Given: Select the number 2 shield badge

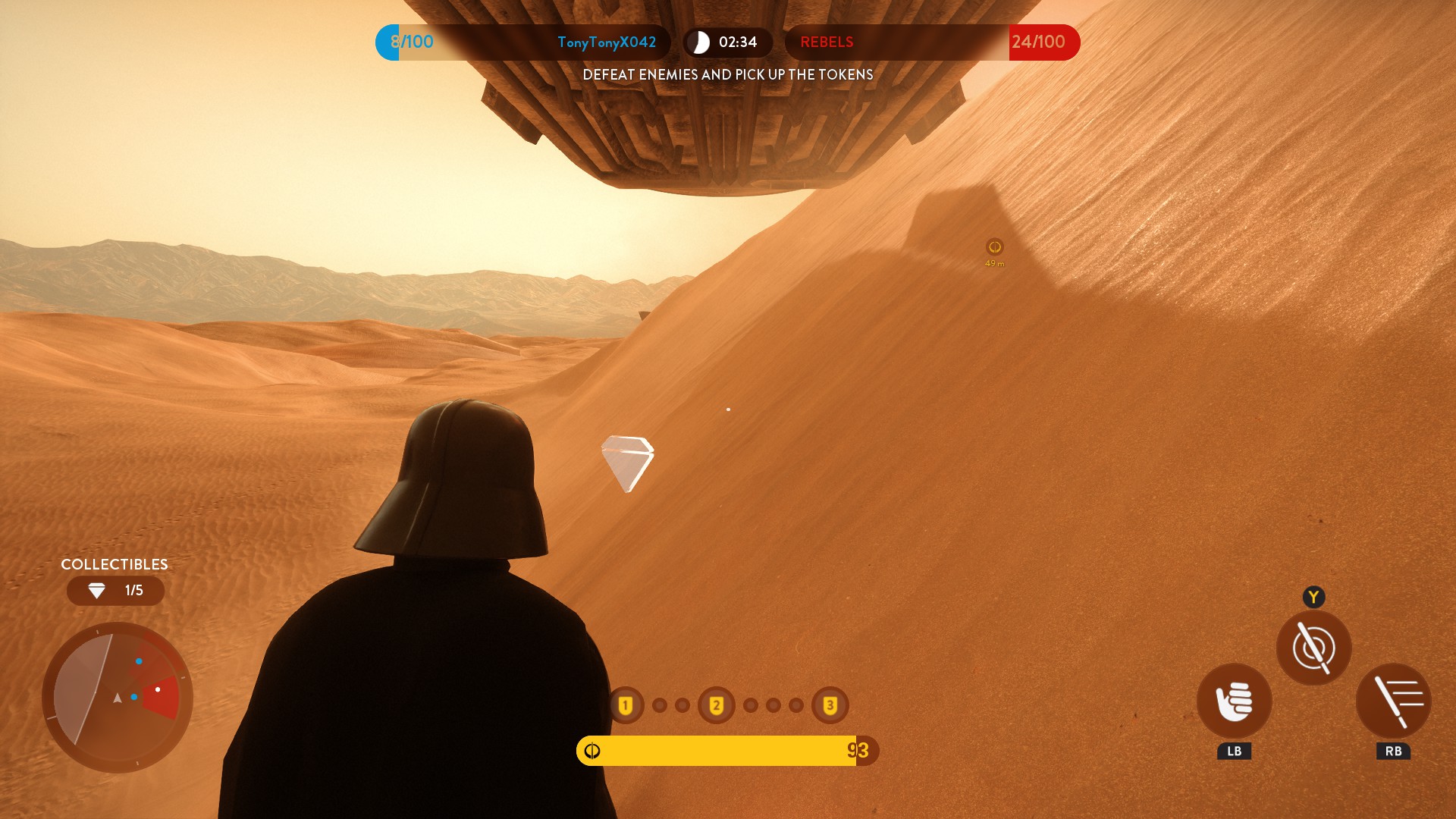Looking at the screenshot, I should pos(716,705).
